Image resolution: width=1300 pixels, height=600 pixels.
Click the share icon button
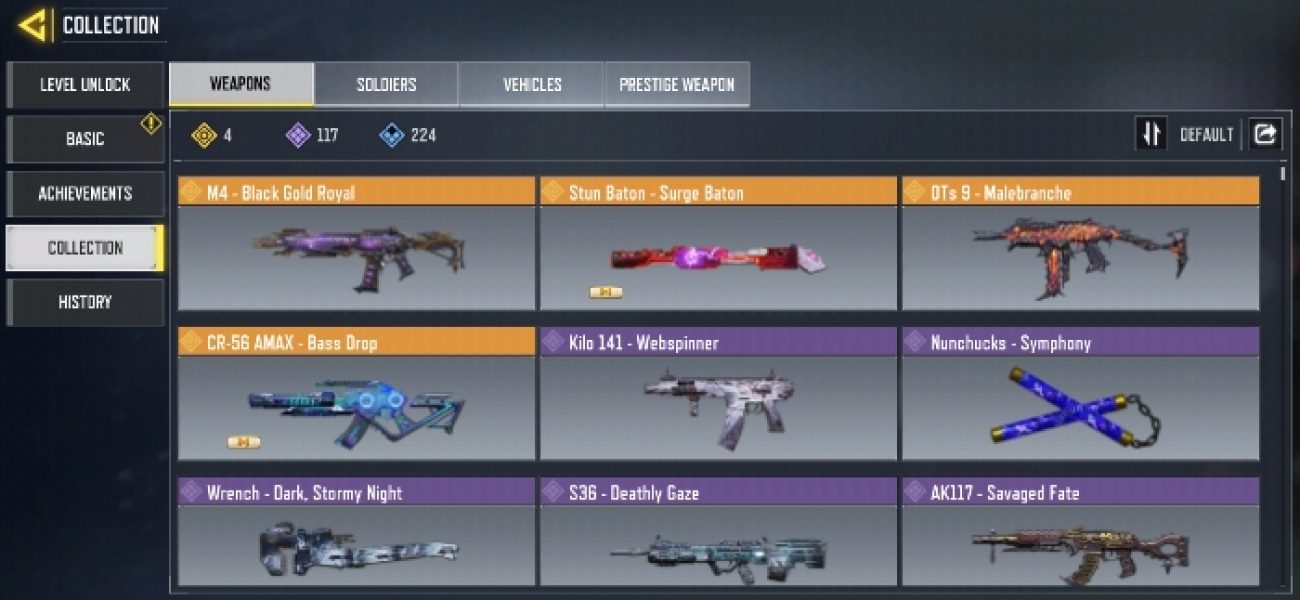pyautogui.click(x=1265, y=134)
